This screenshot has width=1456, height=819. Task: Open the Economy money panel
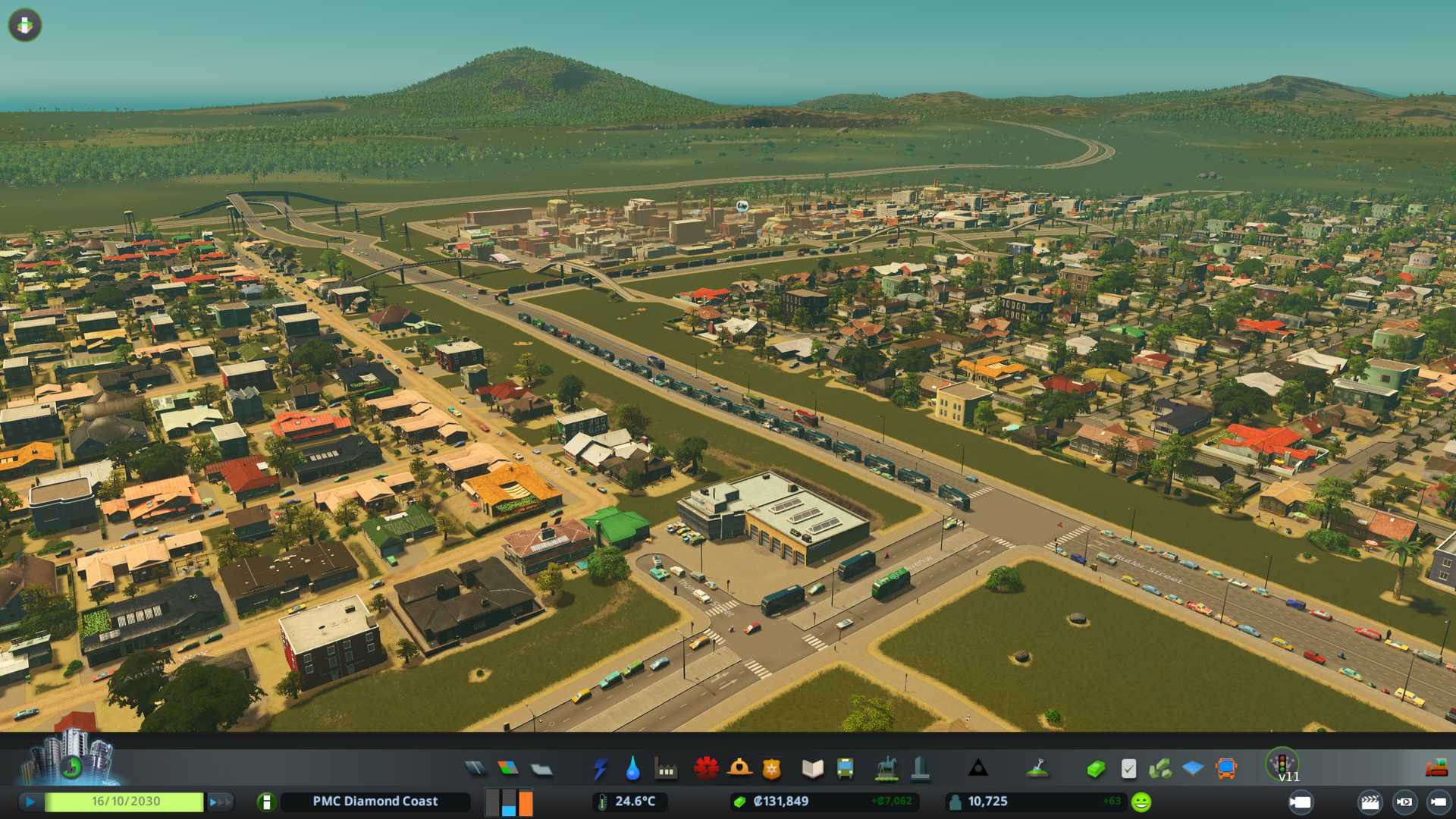tap(1095, 769)
